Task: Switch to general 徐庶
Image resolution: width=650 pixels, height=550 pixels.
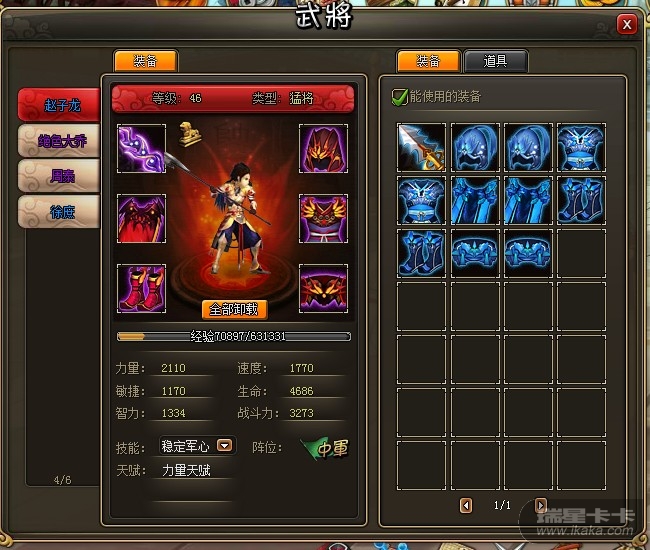Action: [58, 210]
